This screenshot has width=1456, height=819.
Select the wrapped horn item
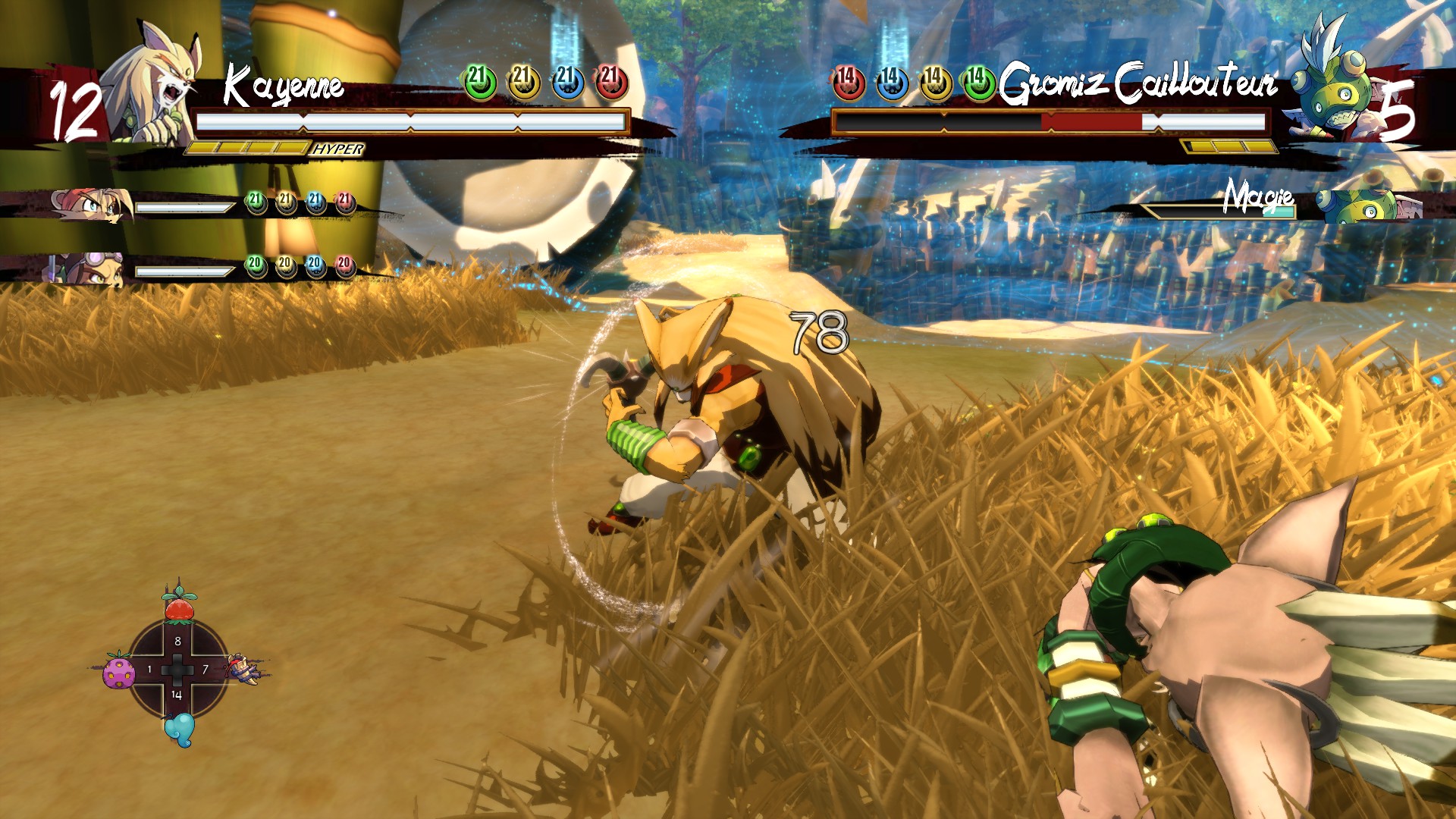pos(245,669)
